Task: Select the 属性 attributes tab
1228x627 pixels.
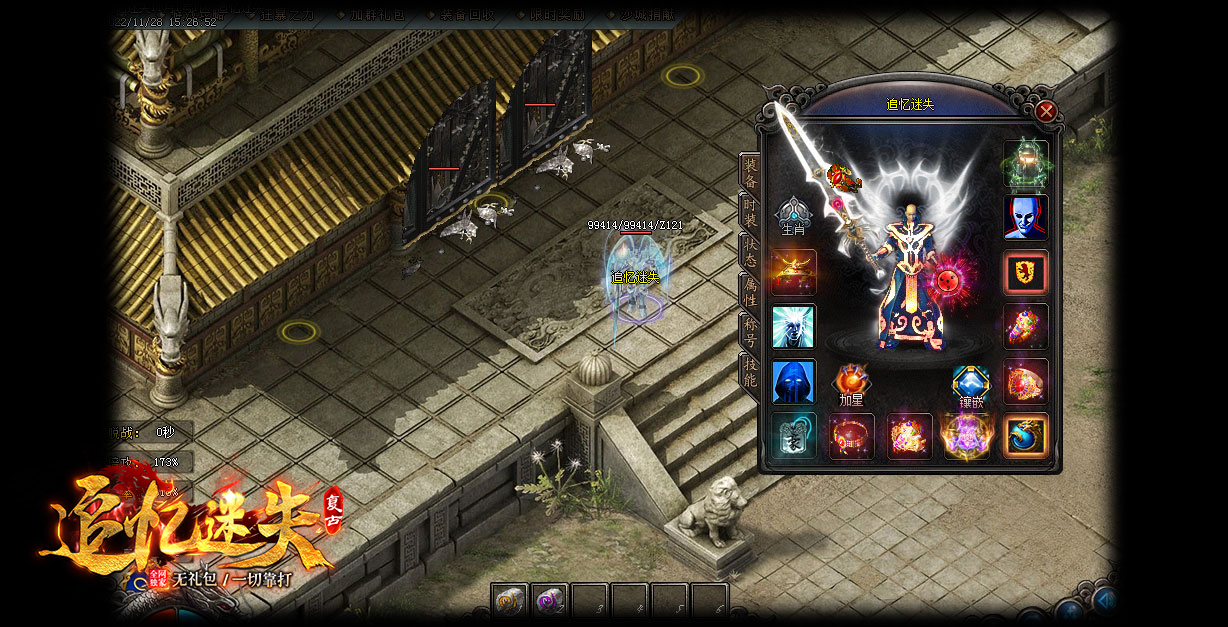Action: point(750,291)
